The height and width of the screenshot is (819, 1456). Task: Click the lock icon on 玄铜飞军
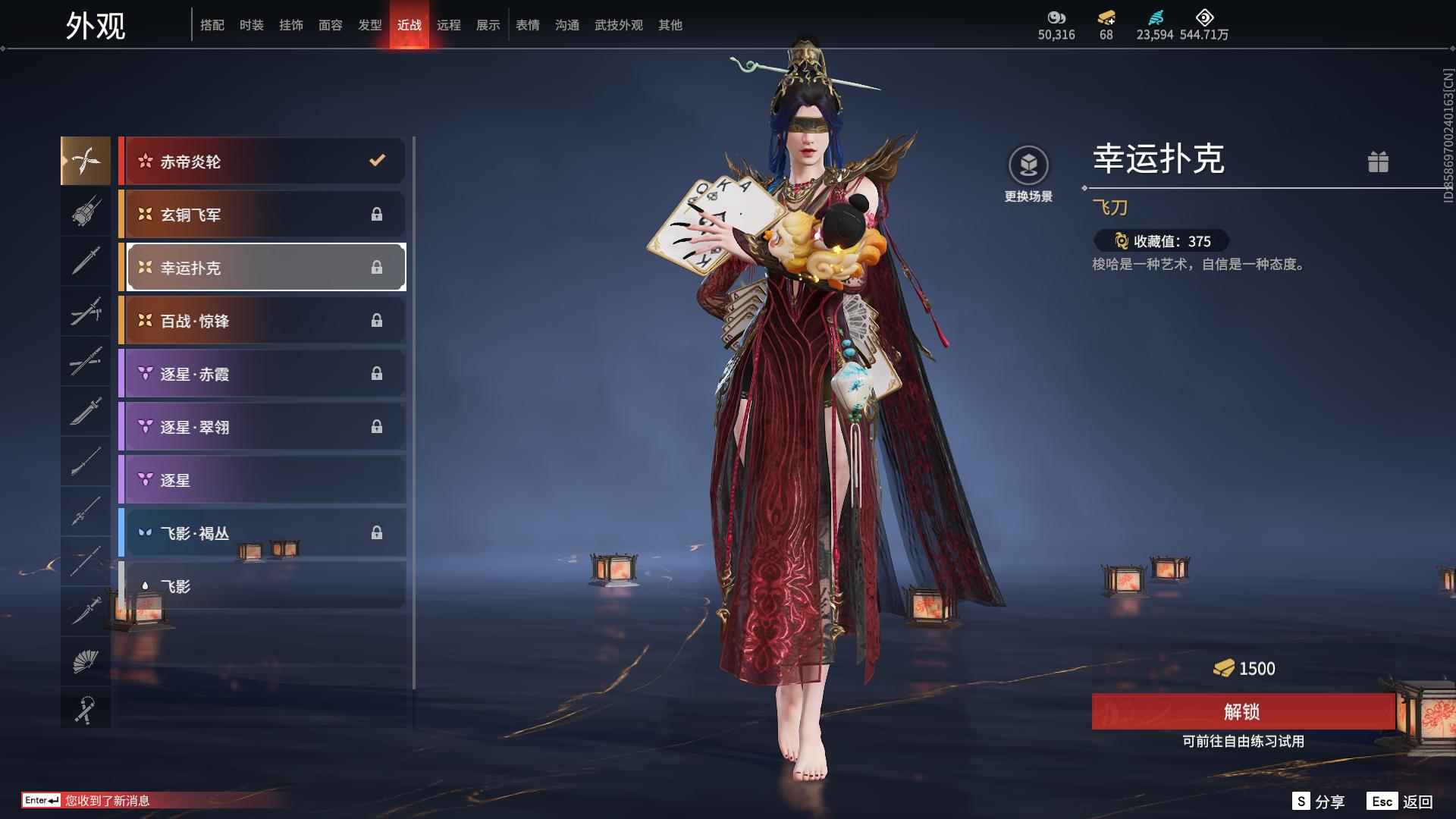tap(377, 215)
